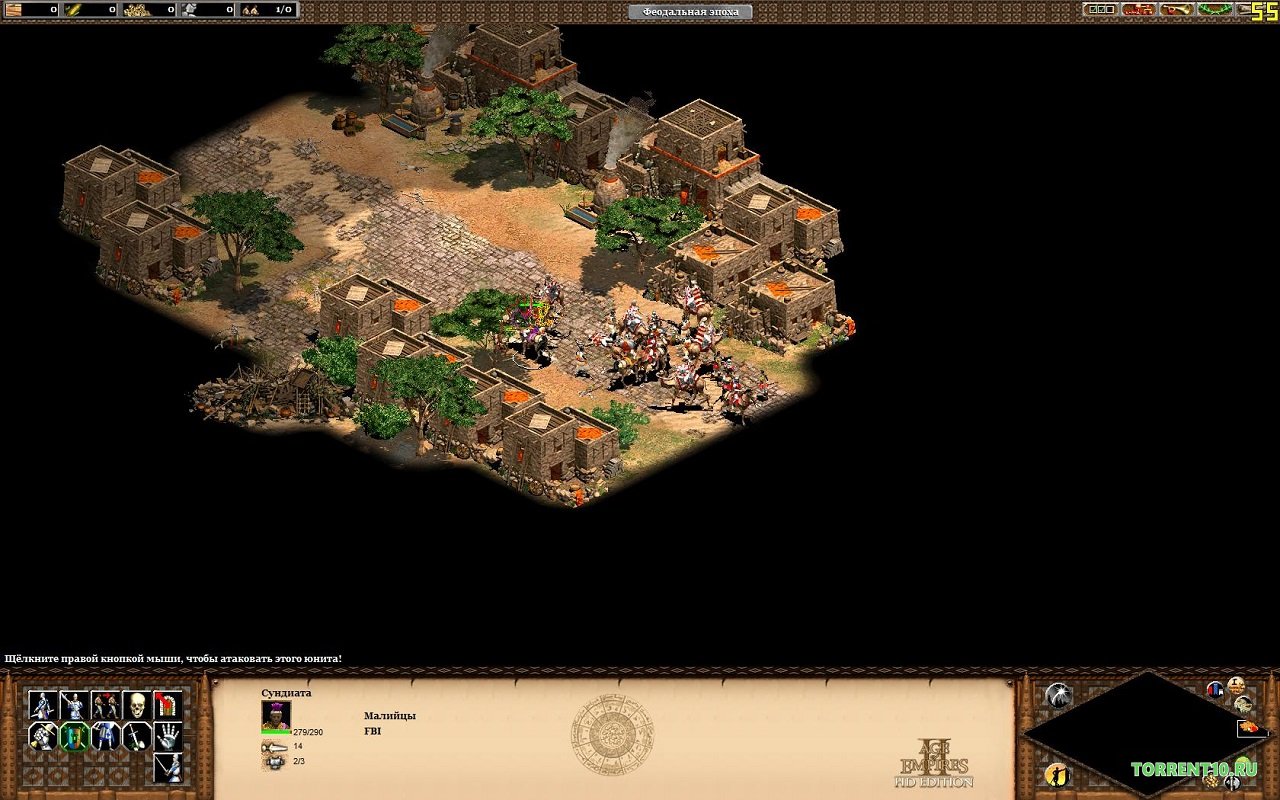Set the no-attack stance sword icon

pyautogui.click(x=137, y=737)
